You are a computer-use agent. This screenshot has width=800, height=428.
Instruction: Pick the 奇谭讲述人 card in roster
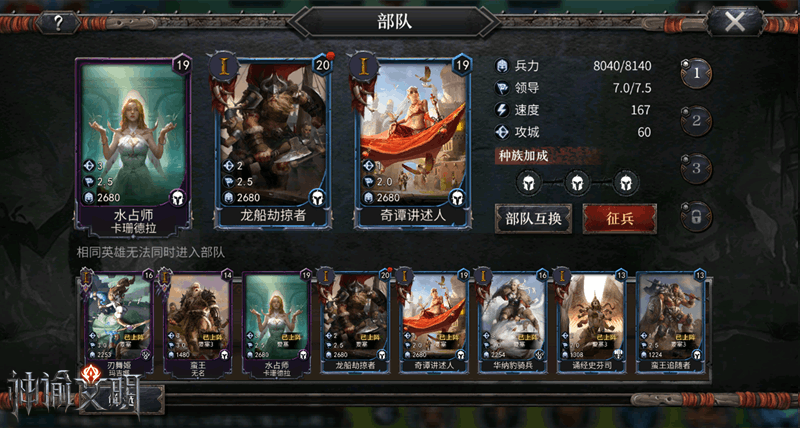click(435, 319)
